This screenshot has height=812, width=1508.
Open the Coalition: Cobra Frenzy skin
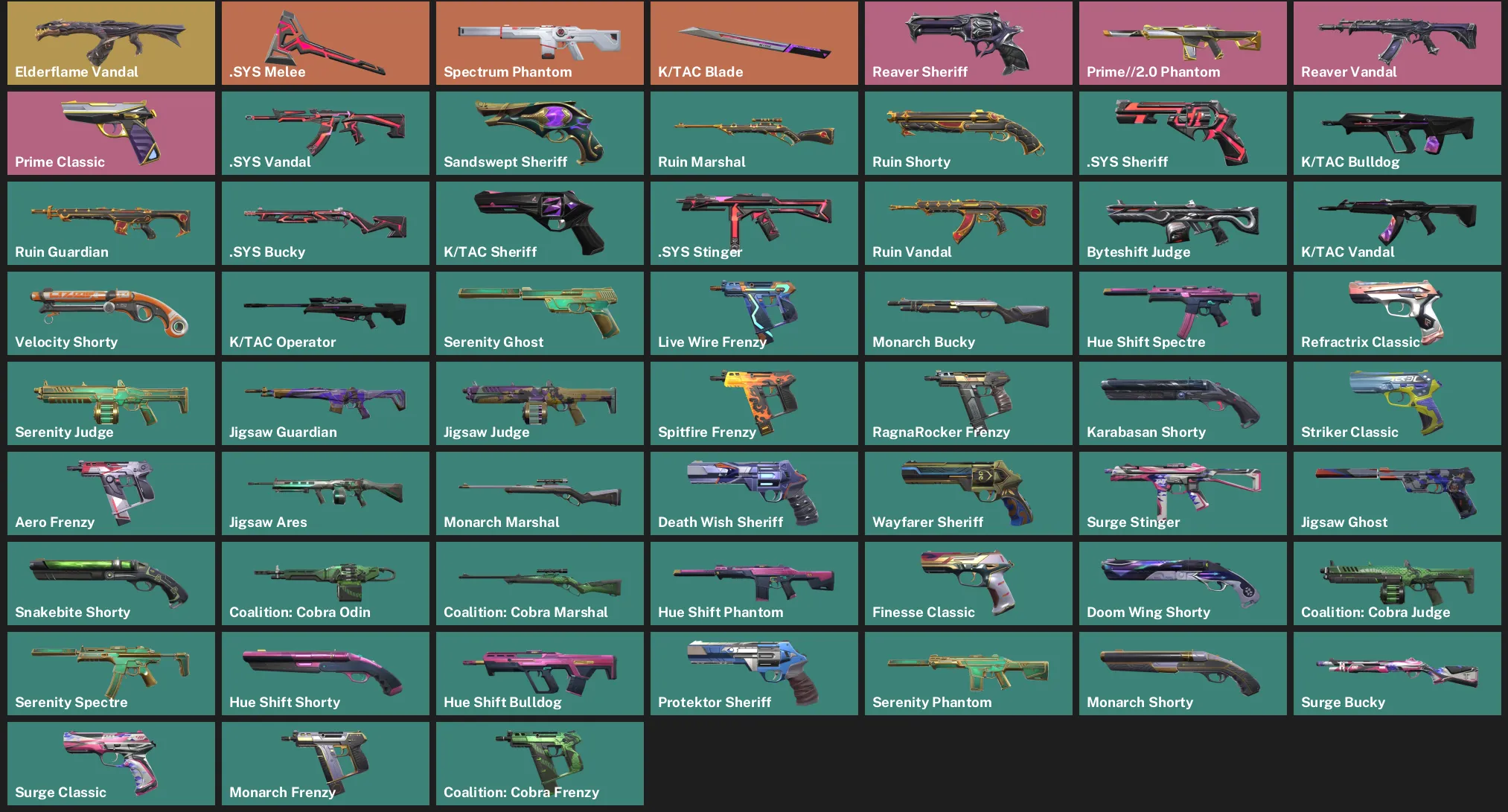click(539, 763)
